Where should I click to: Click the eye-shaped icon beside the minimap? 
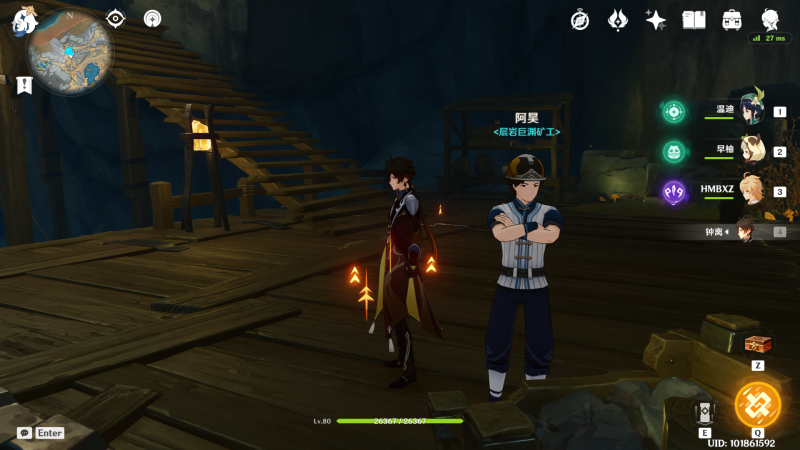[116, 18]
